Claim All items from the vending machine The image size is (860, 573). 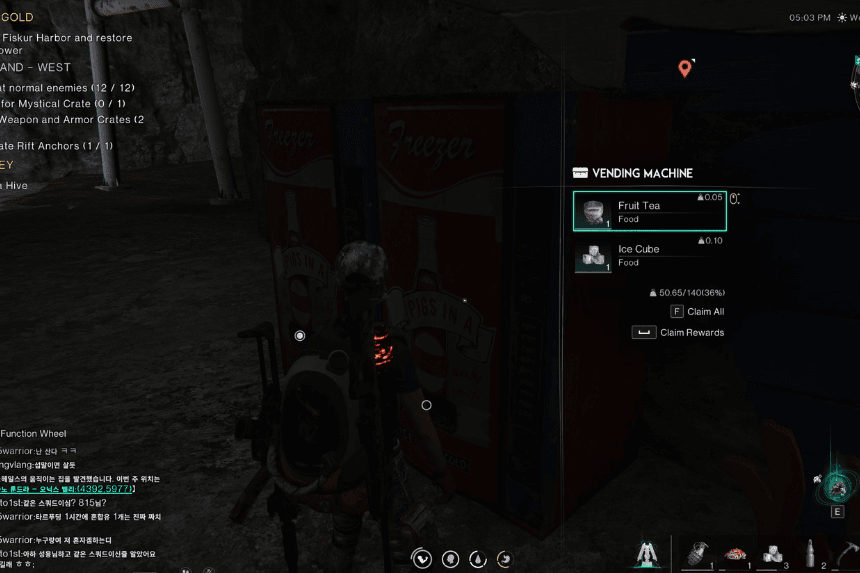[x=697, y=312]
